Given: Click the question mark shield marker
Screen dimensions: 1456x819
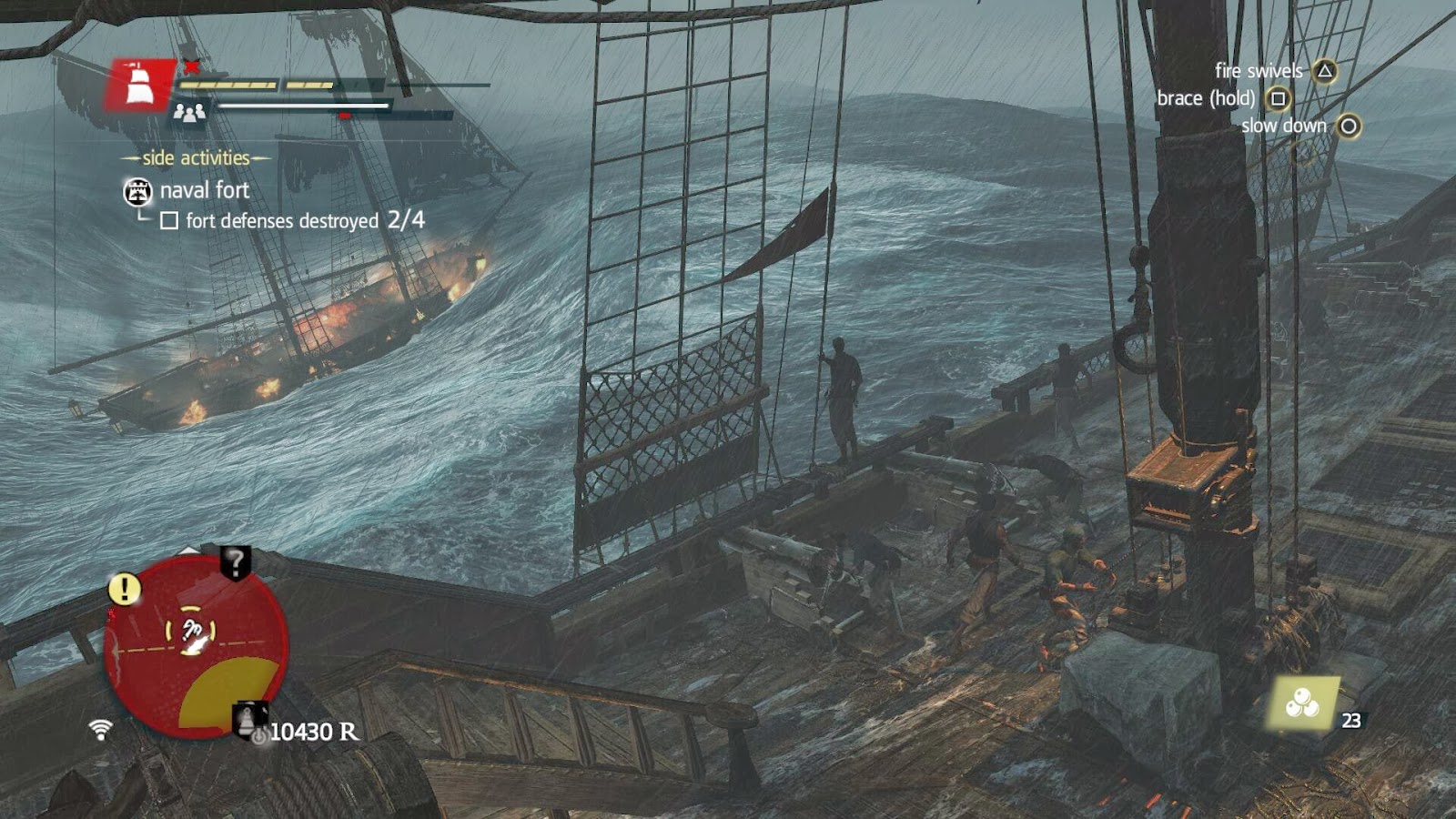Looking at the screenshot, I should pyautogui.click(x=236, y=563).
